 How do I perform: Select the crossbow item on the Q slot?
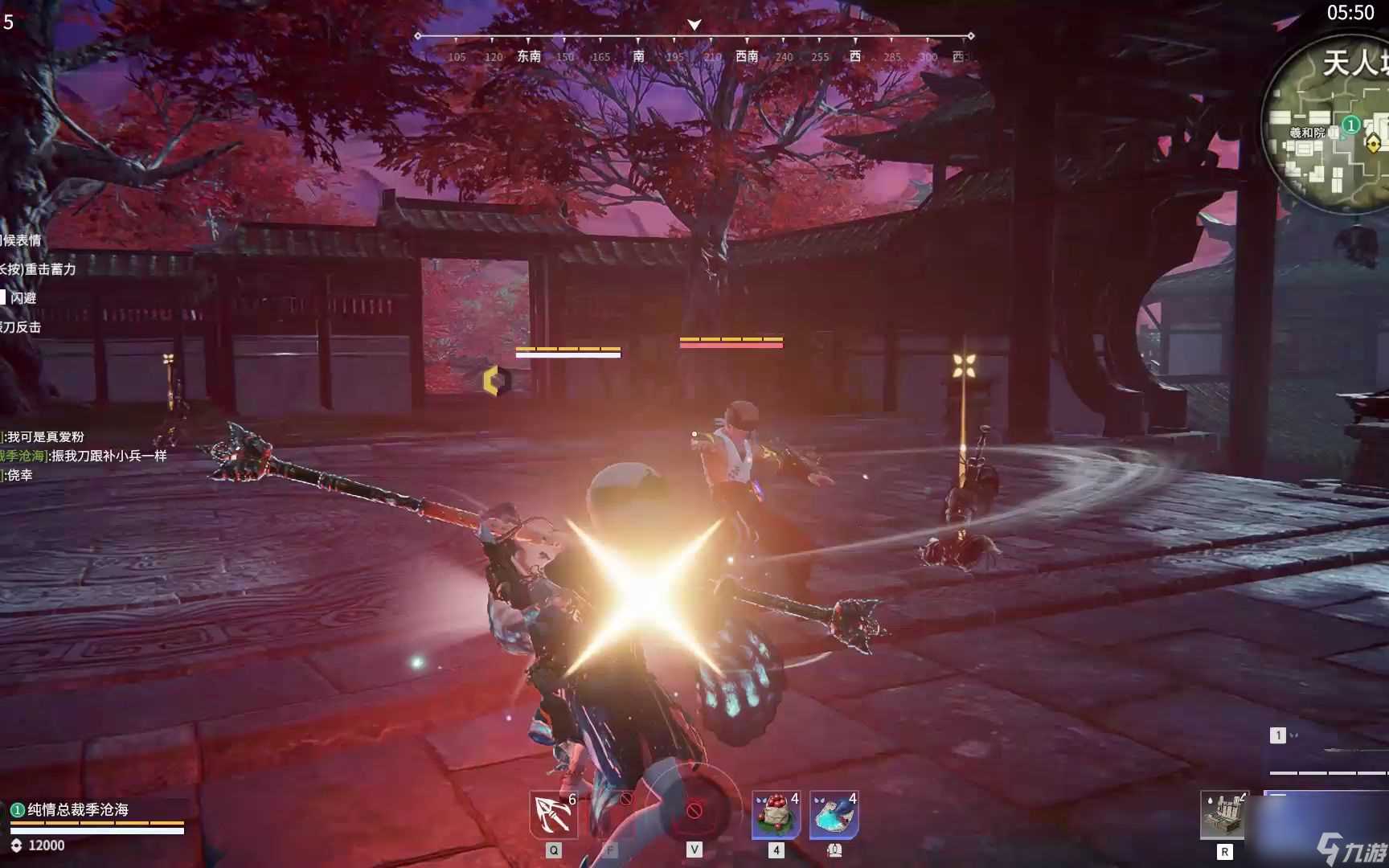[x=553, y=814]
